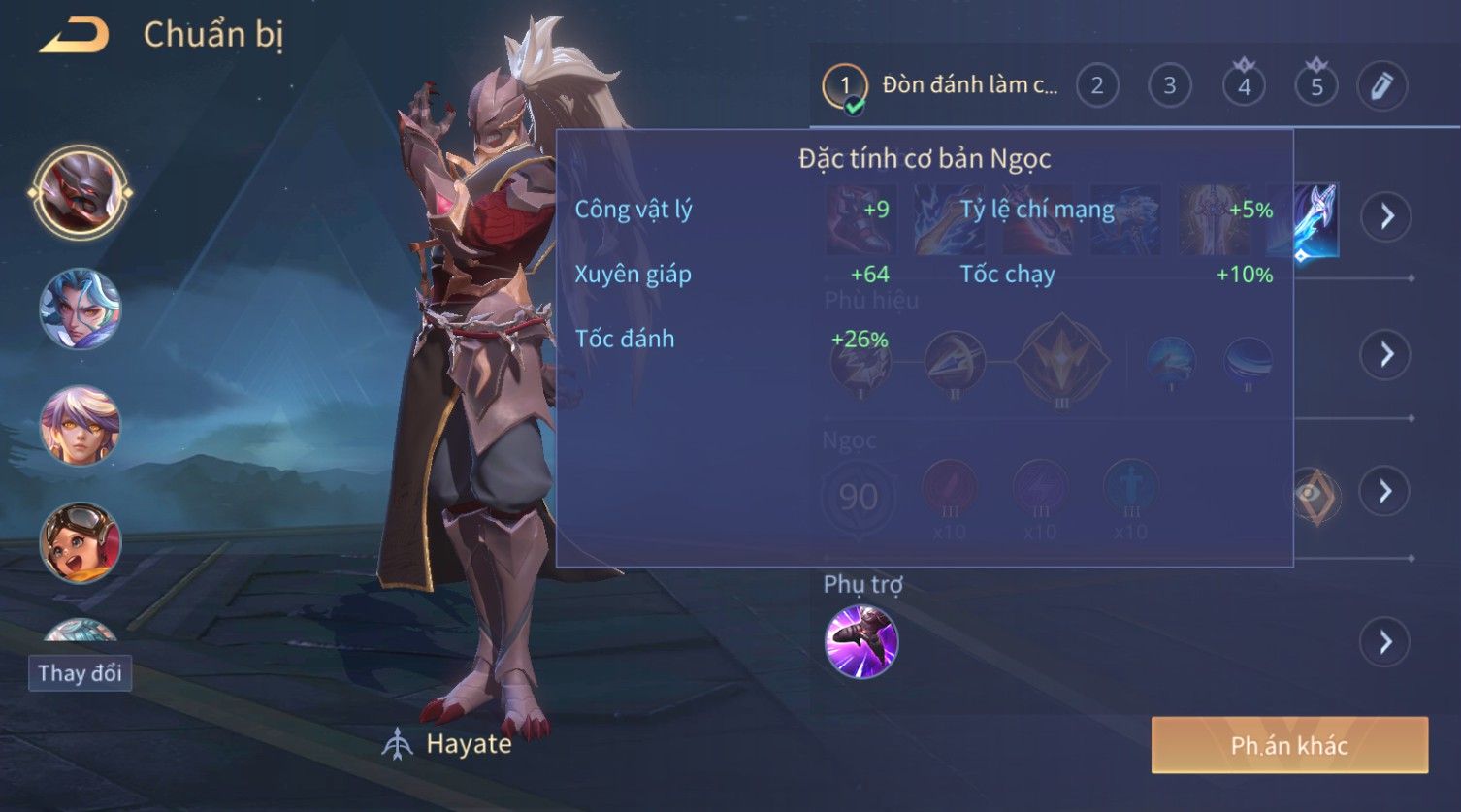Choose the blue-haired hero portrait
1461x812 pixels.
[x=80, y=309]
